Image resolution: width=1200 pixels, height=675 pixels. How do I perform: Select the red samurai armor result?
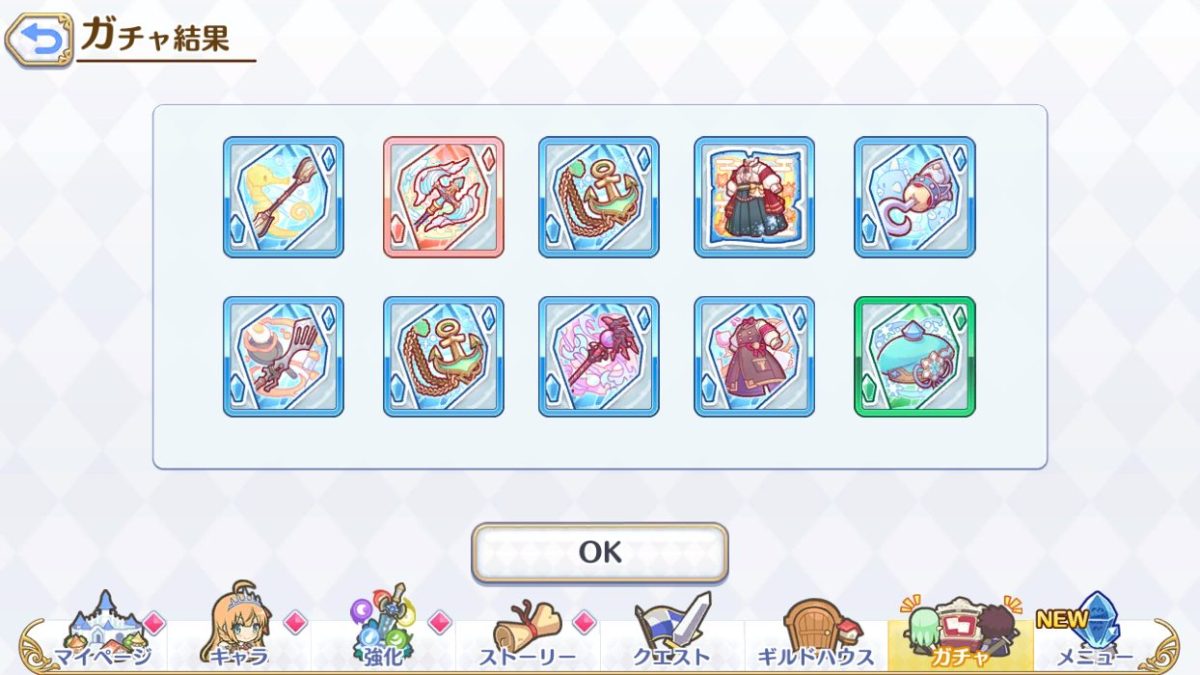(754, 197)
